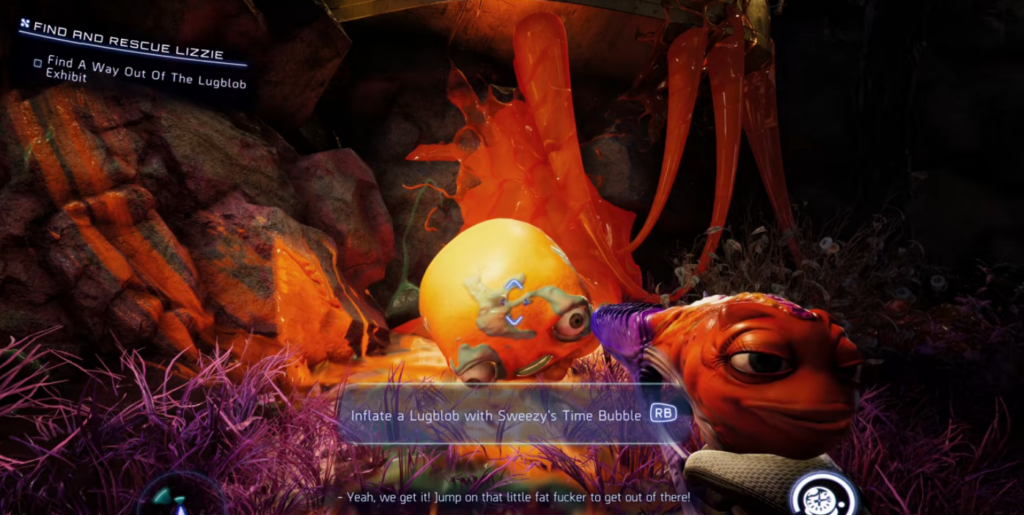
Task: Activate the round ability icon beside the gun
Action: pos(823,496)
